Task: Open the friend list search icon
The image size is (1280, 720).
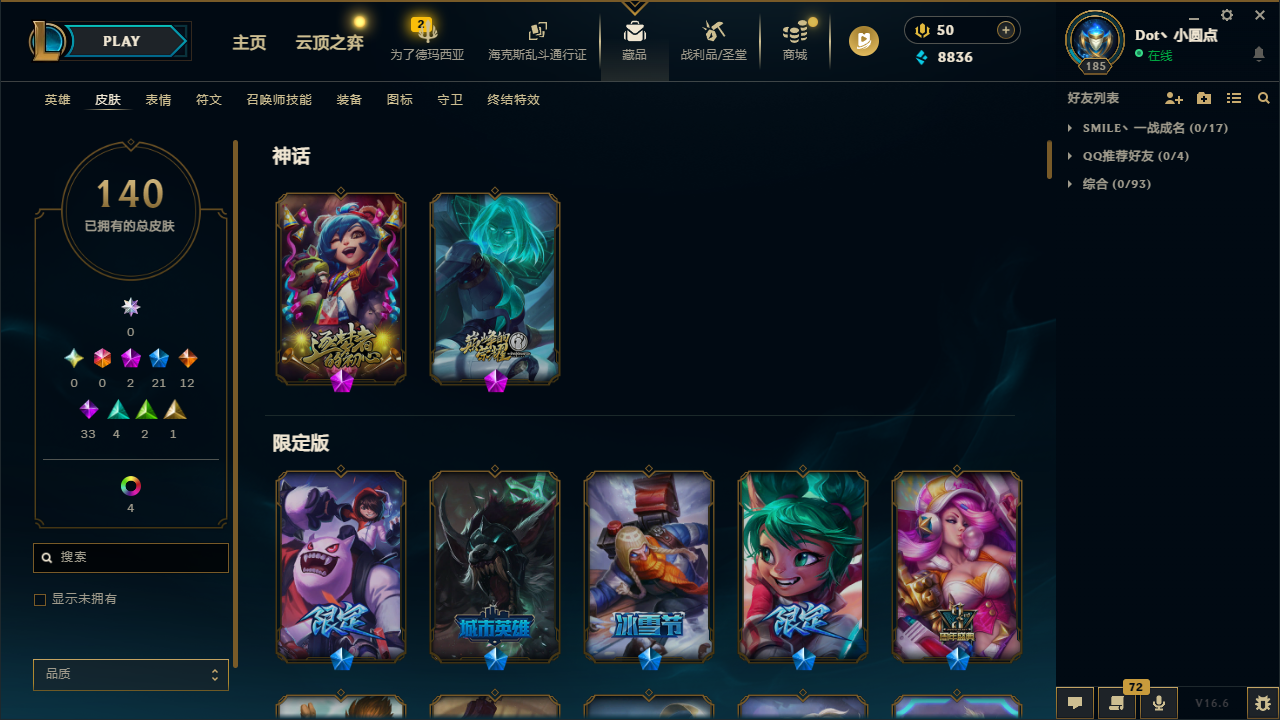Action: tap(1263, 98)
